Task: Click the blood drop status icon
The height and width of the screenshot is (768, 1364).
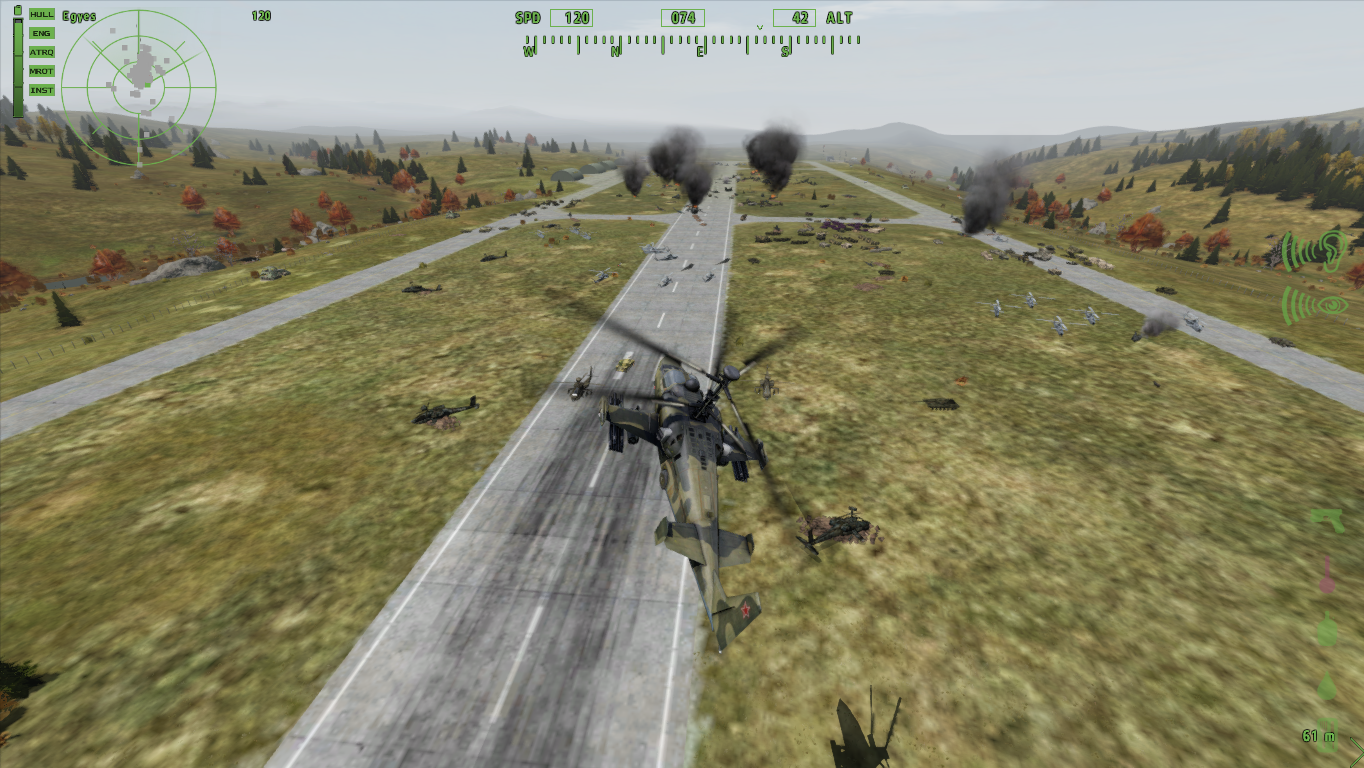Action: (1327, 686)
